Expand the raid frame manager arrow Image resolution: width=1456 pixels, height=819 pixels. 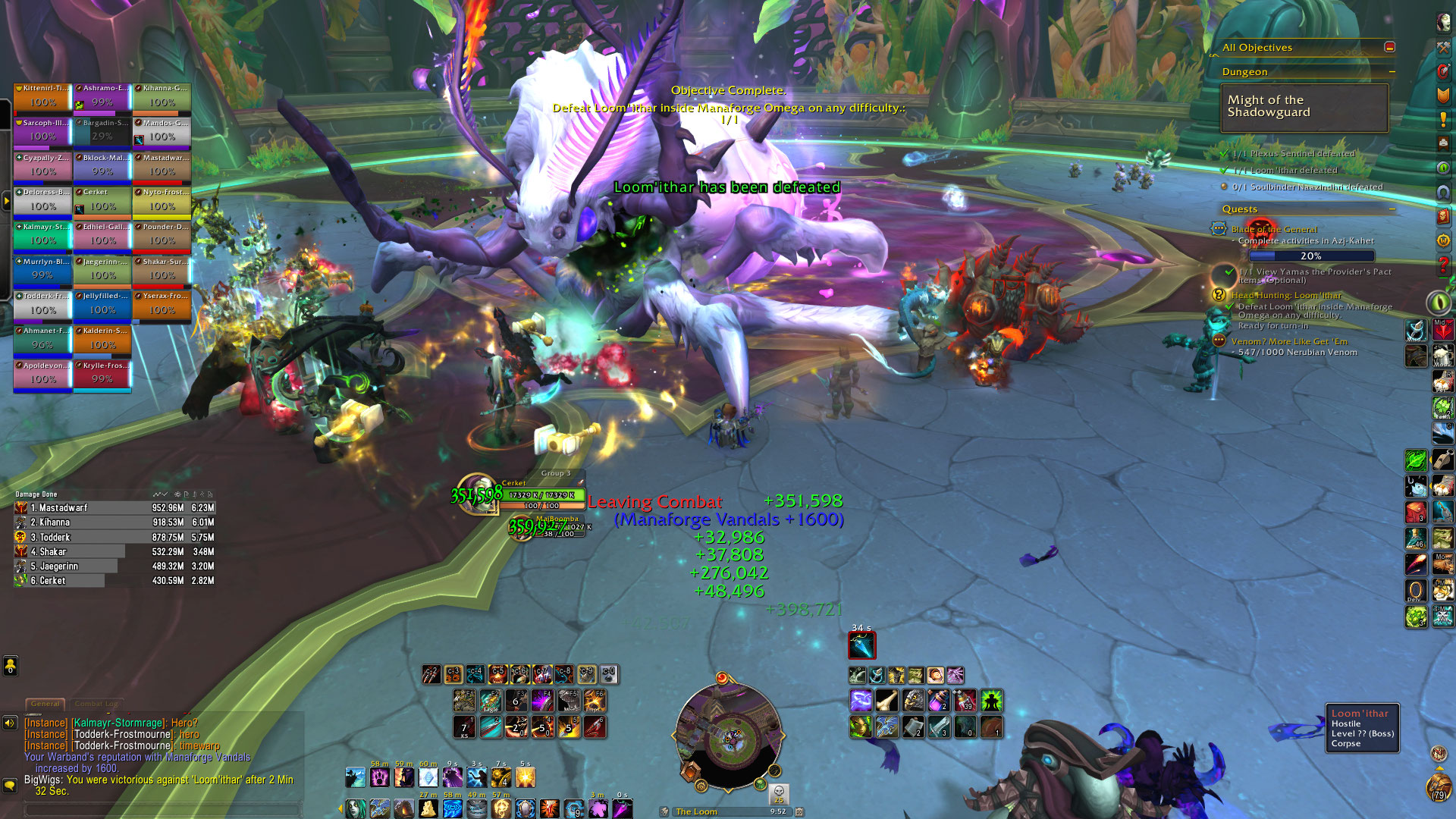pos(7,202)
